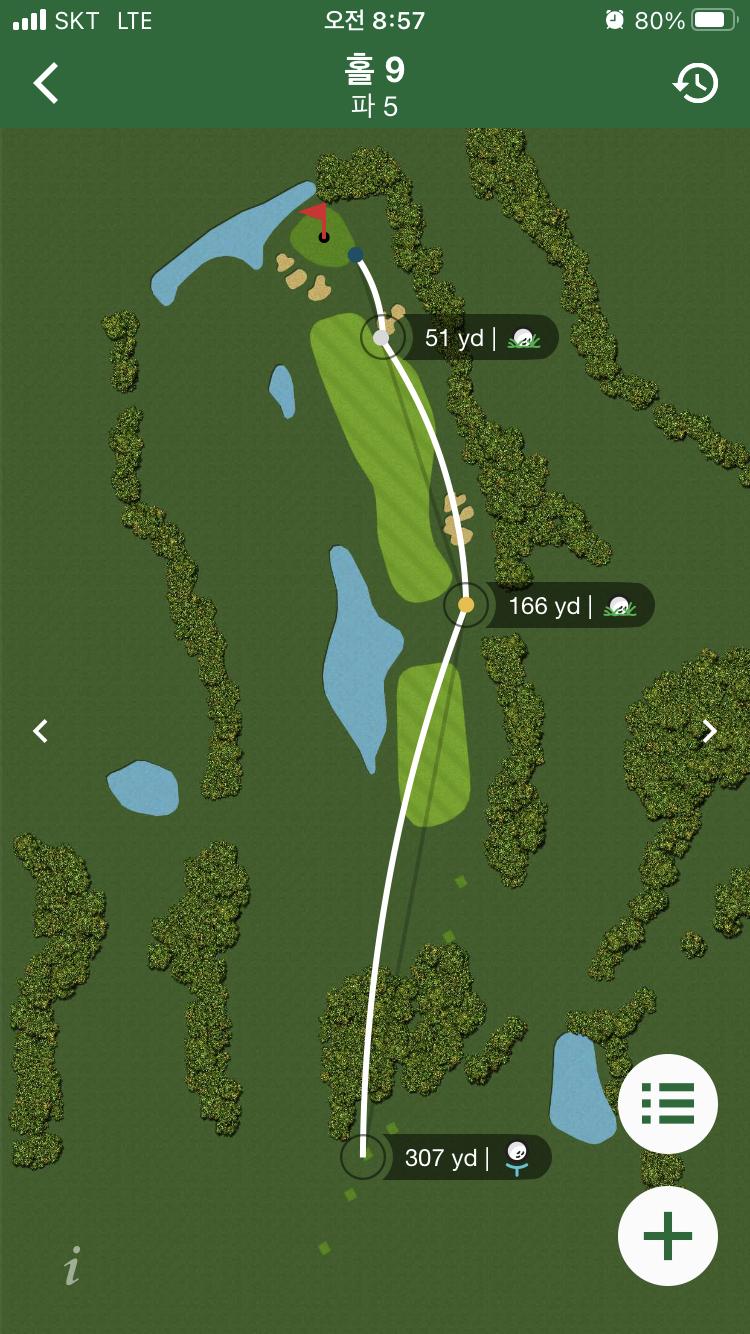Image resolution: width=750 pixels, height=1334 pixels.
Task: Select the 166 yd shot label
Action: coord(568,606)
